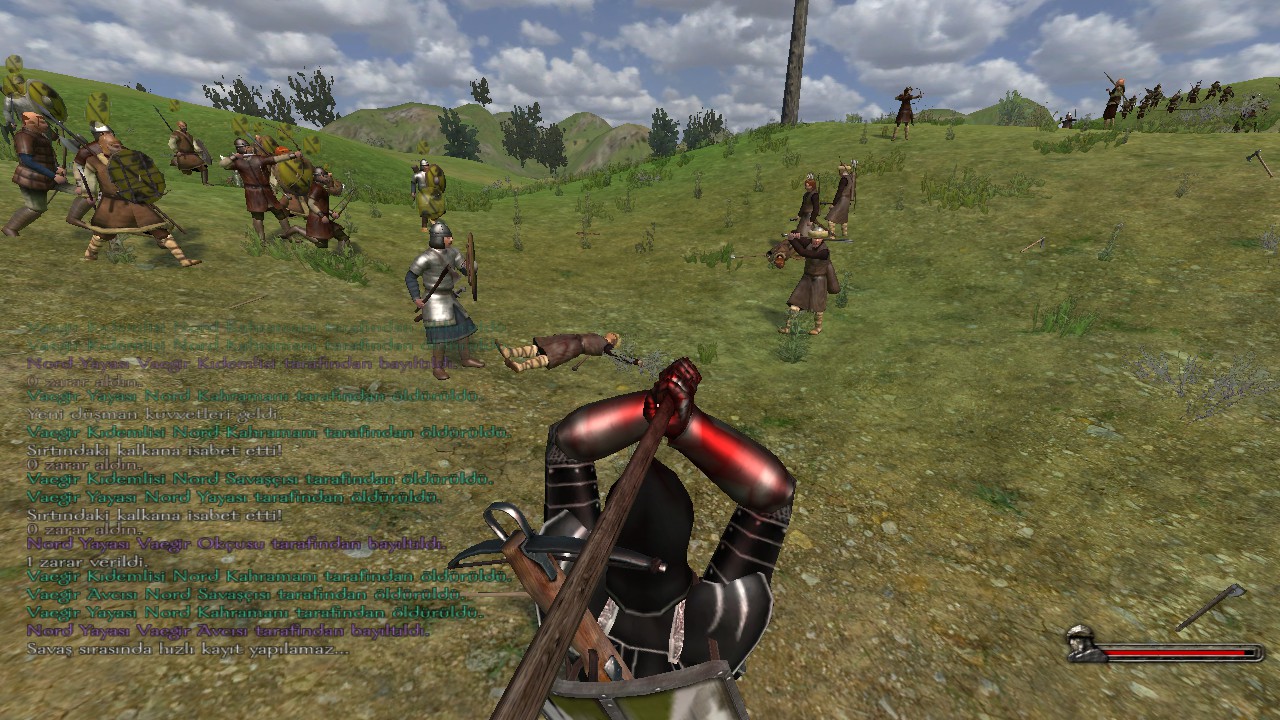This screenshot has height=720, width=1280.
Task: Select the helmeted player portrait icon
Action: (x=1081, y=643)
